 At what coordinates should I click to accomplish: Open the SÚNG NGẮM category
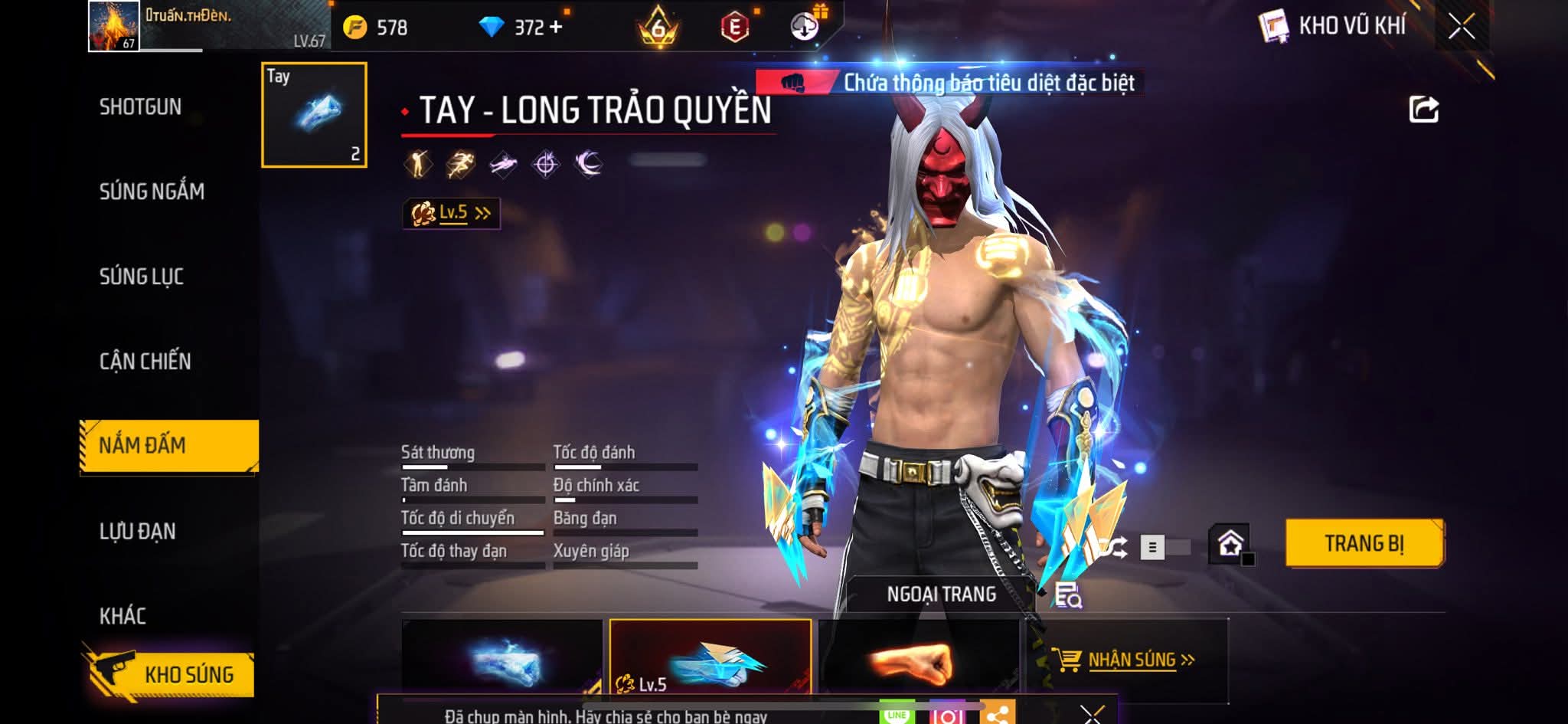152,192
